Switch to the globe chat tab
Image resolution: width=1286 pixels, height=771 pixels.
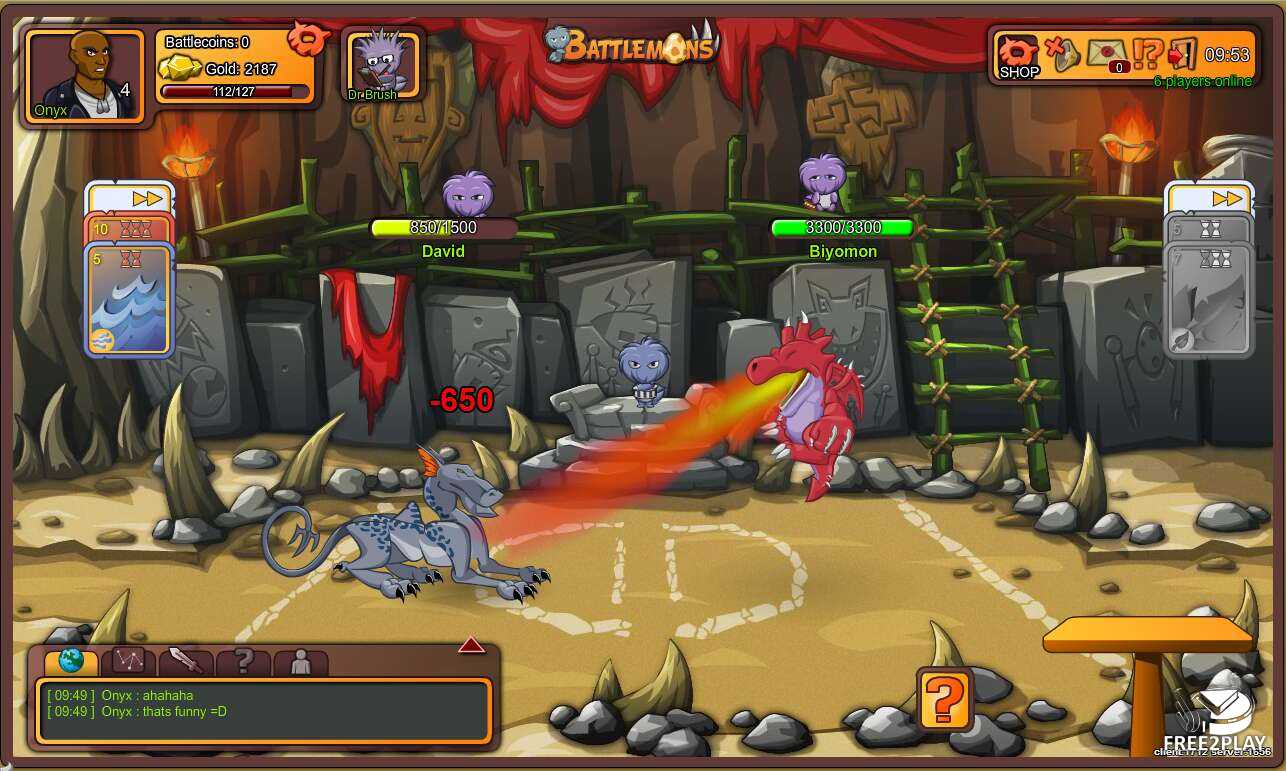(x=71, y=660)
